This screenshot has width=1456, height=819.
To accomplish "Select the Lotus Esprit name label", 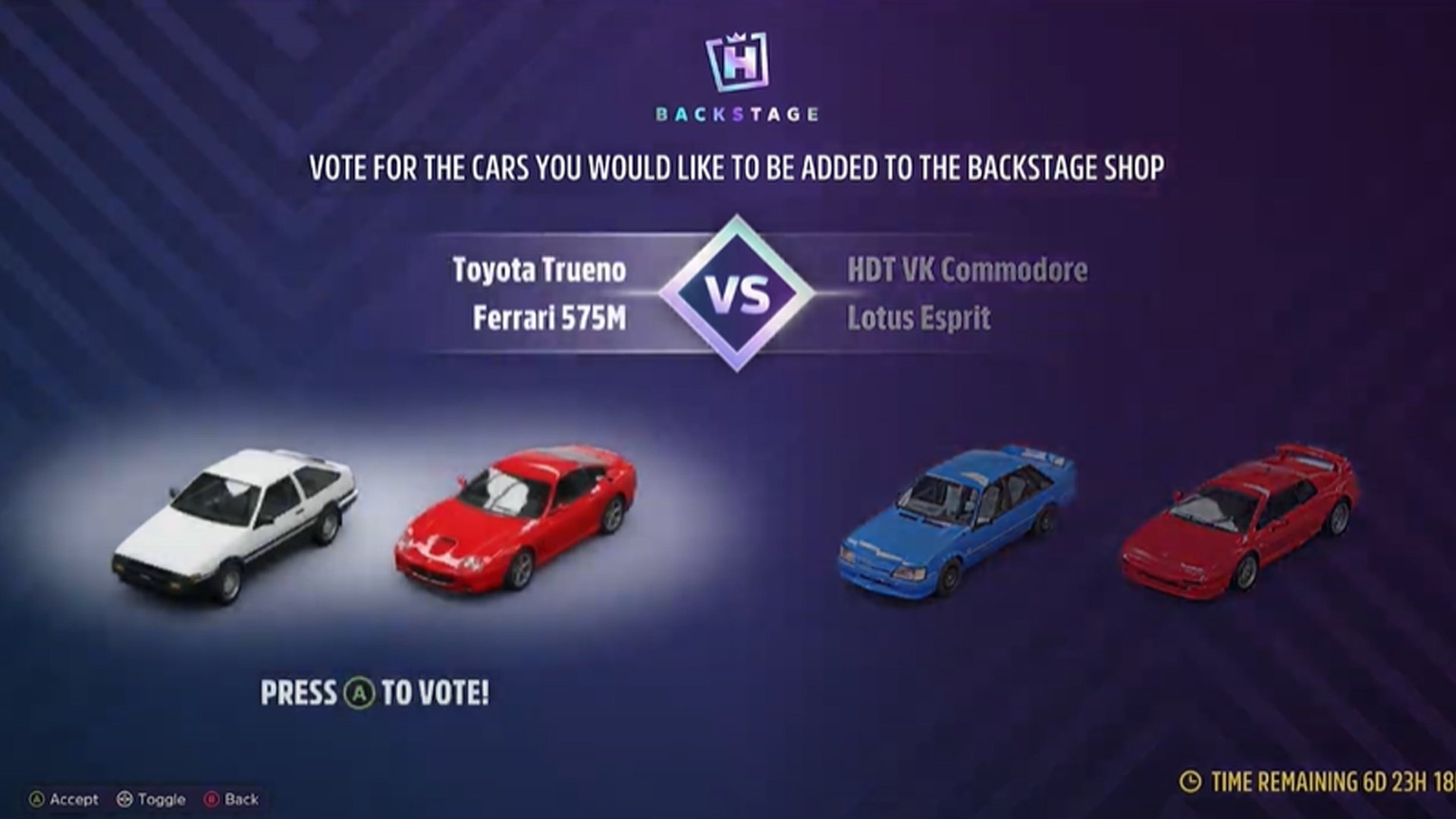I will pos(921,318).
